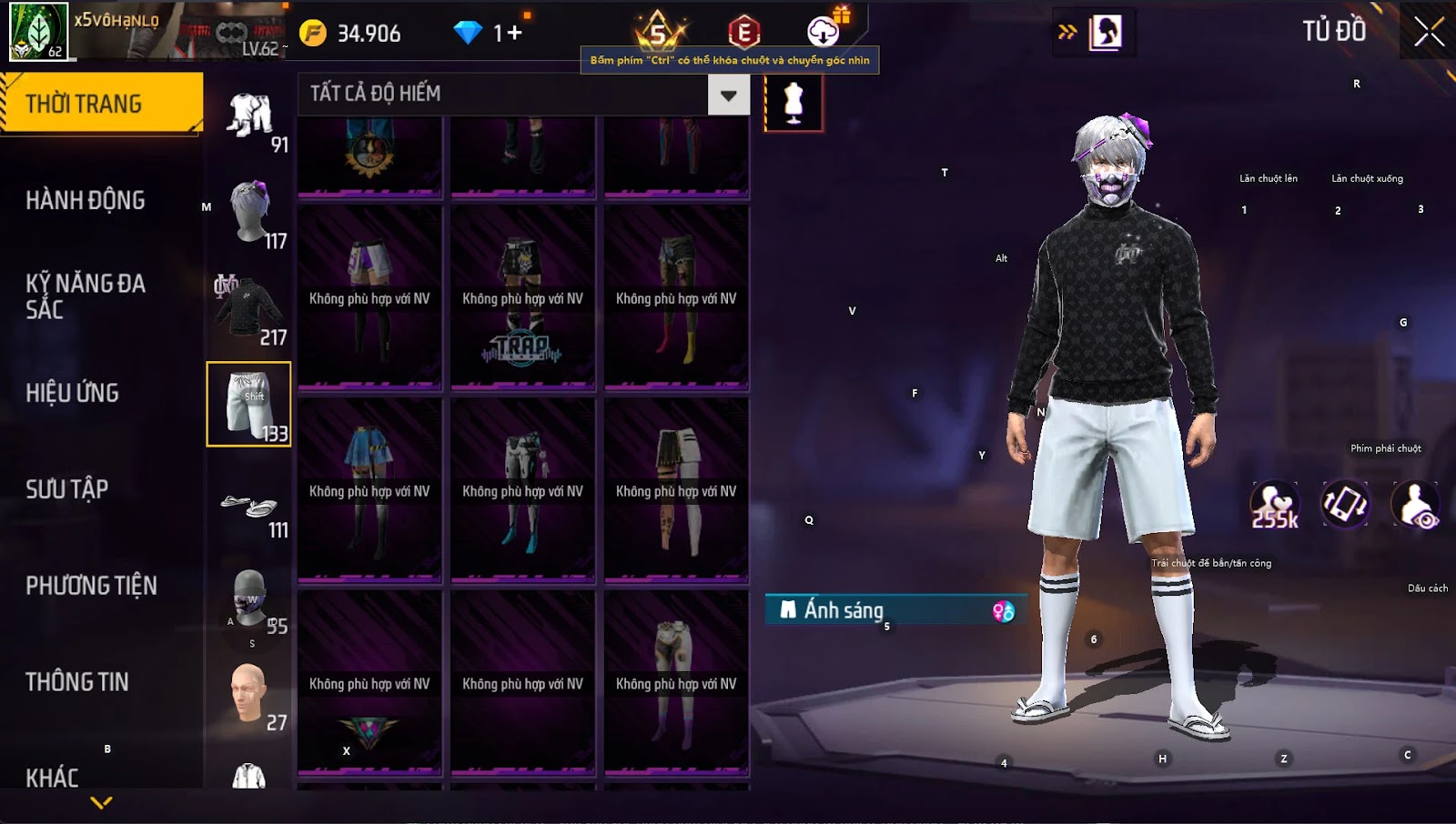Viewport: 1456px width, 824px height.
Task: Select the Khác tab
Action: coord(53,778)
